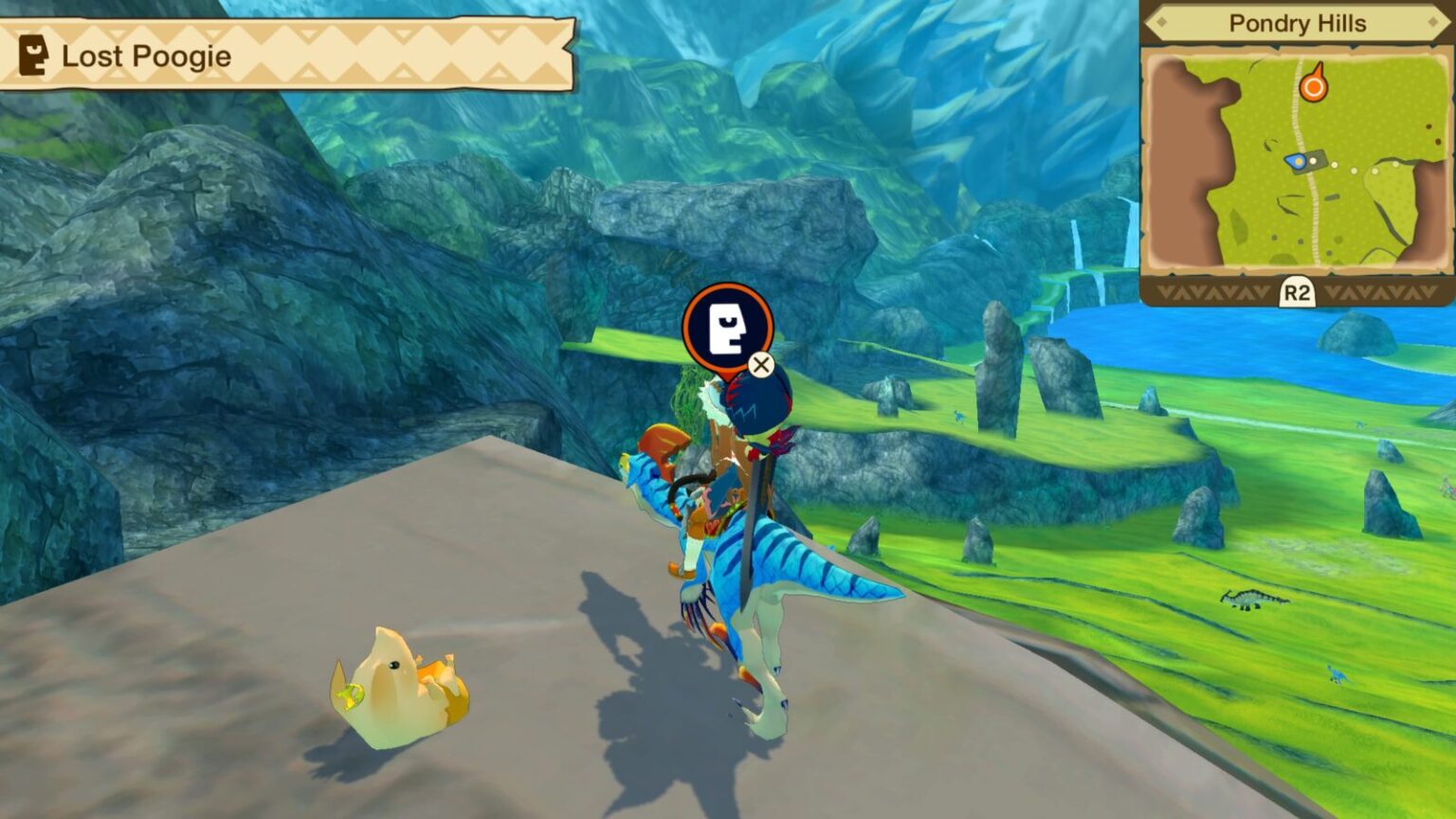Click the zigzag pattern border below the minimap

tap(1213, 291)
